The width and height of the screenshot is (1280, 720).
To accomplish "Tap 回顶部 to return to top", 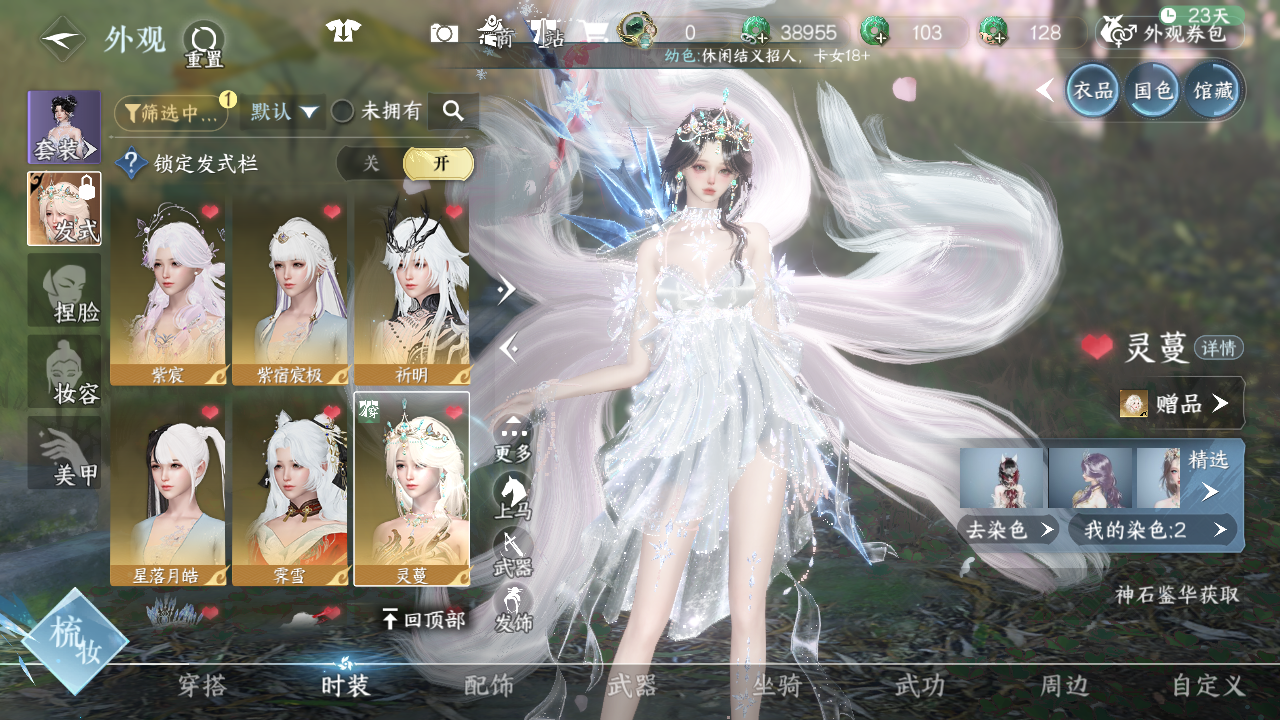I will tap(424, 620).
